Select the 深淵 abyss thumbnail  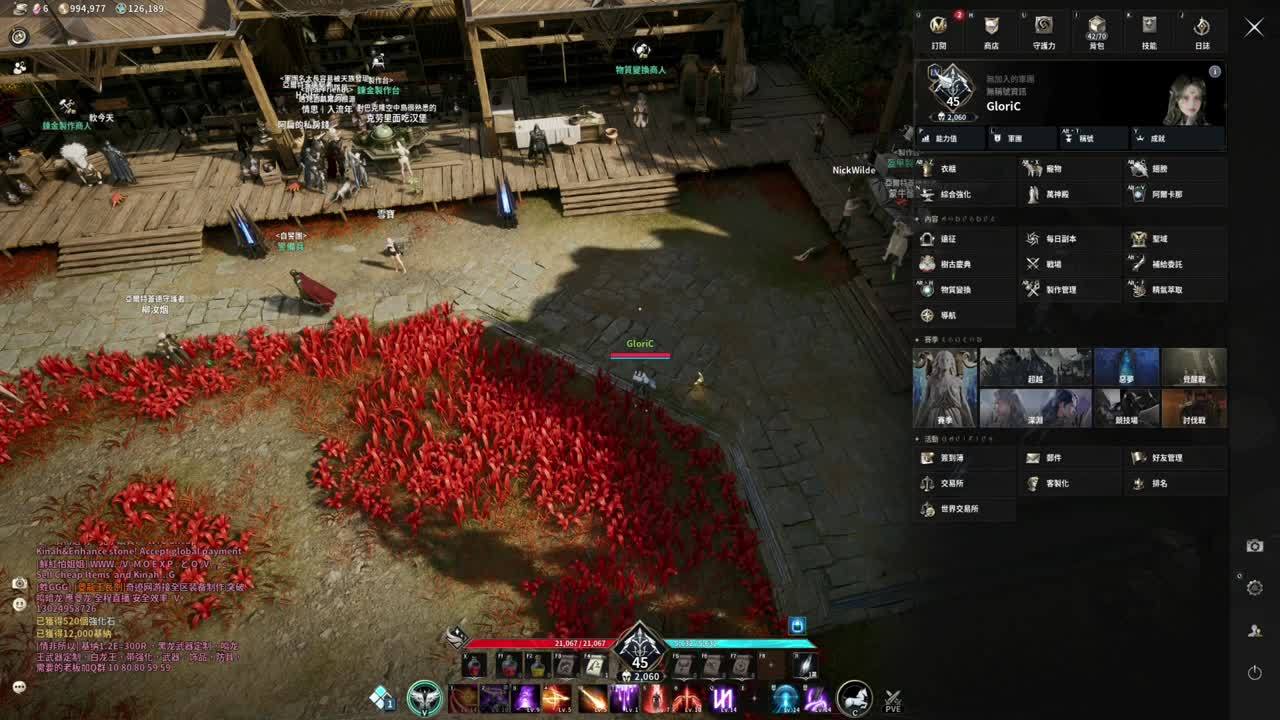1035,408
